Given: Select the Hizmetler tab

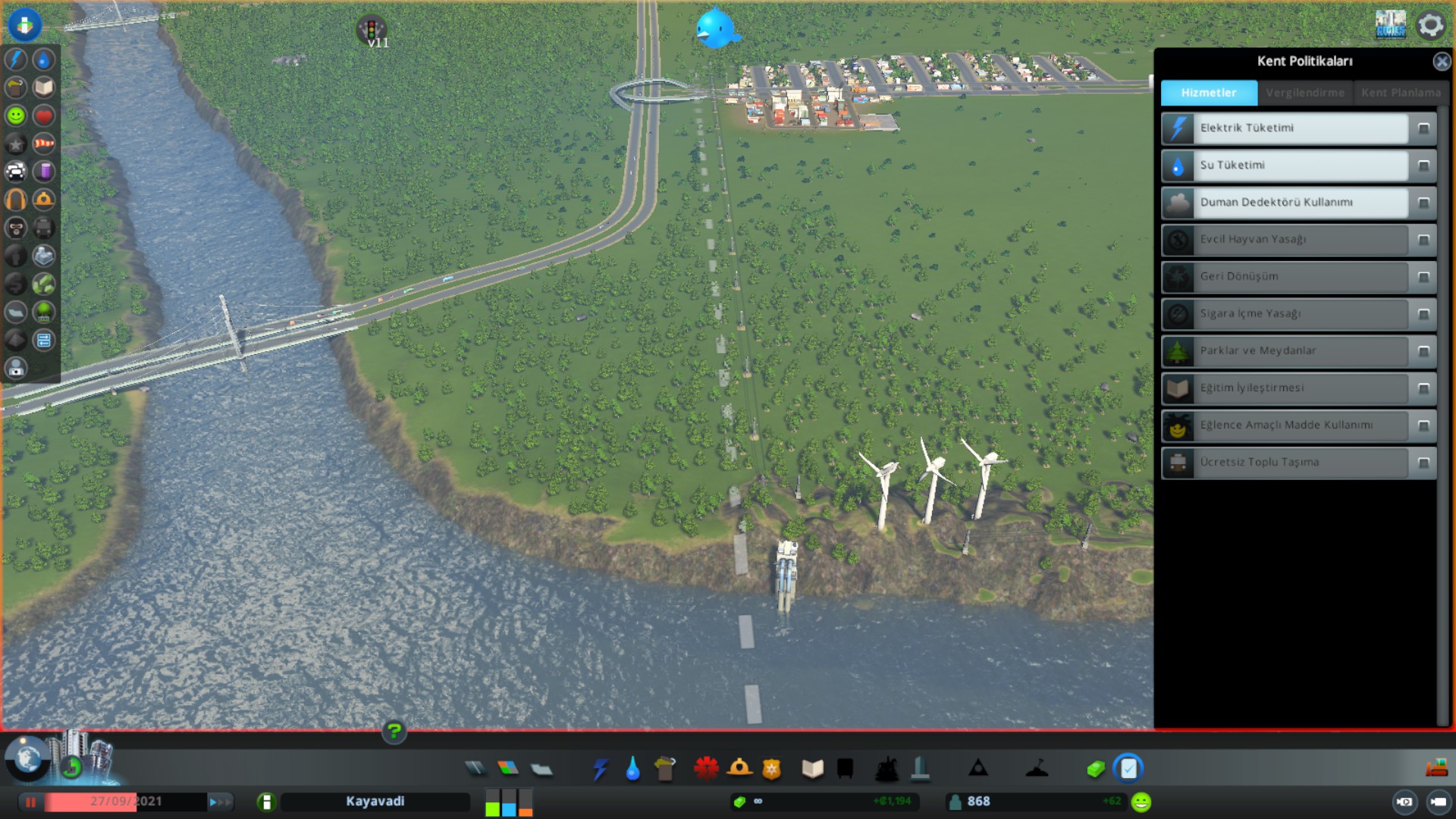Looking at the screenshot, I should coord(1209,93).
